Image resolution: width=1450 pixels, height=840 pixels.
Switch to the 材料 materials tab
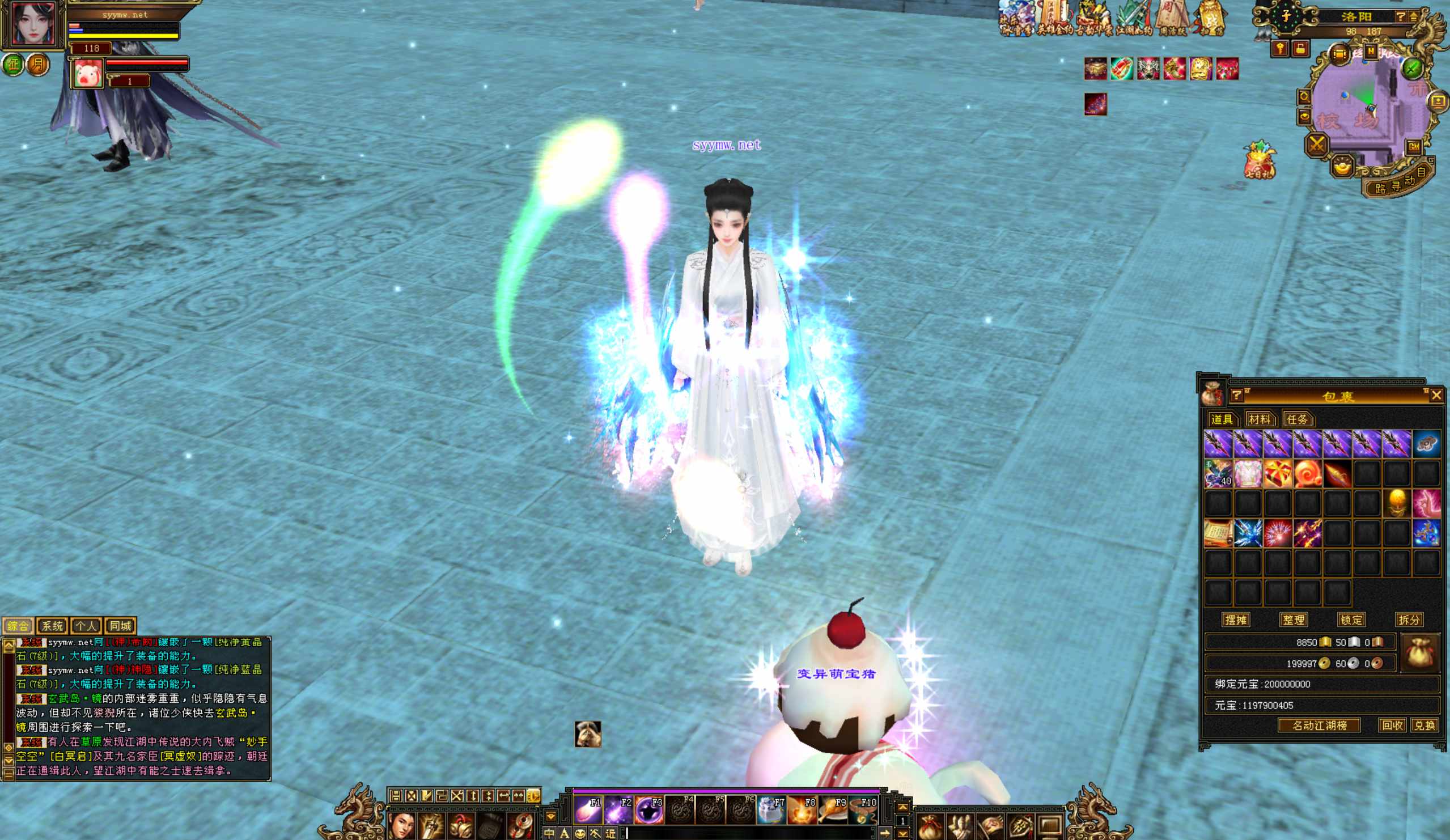[x=1260, y=419]
